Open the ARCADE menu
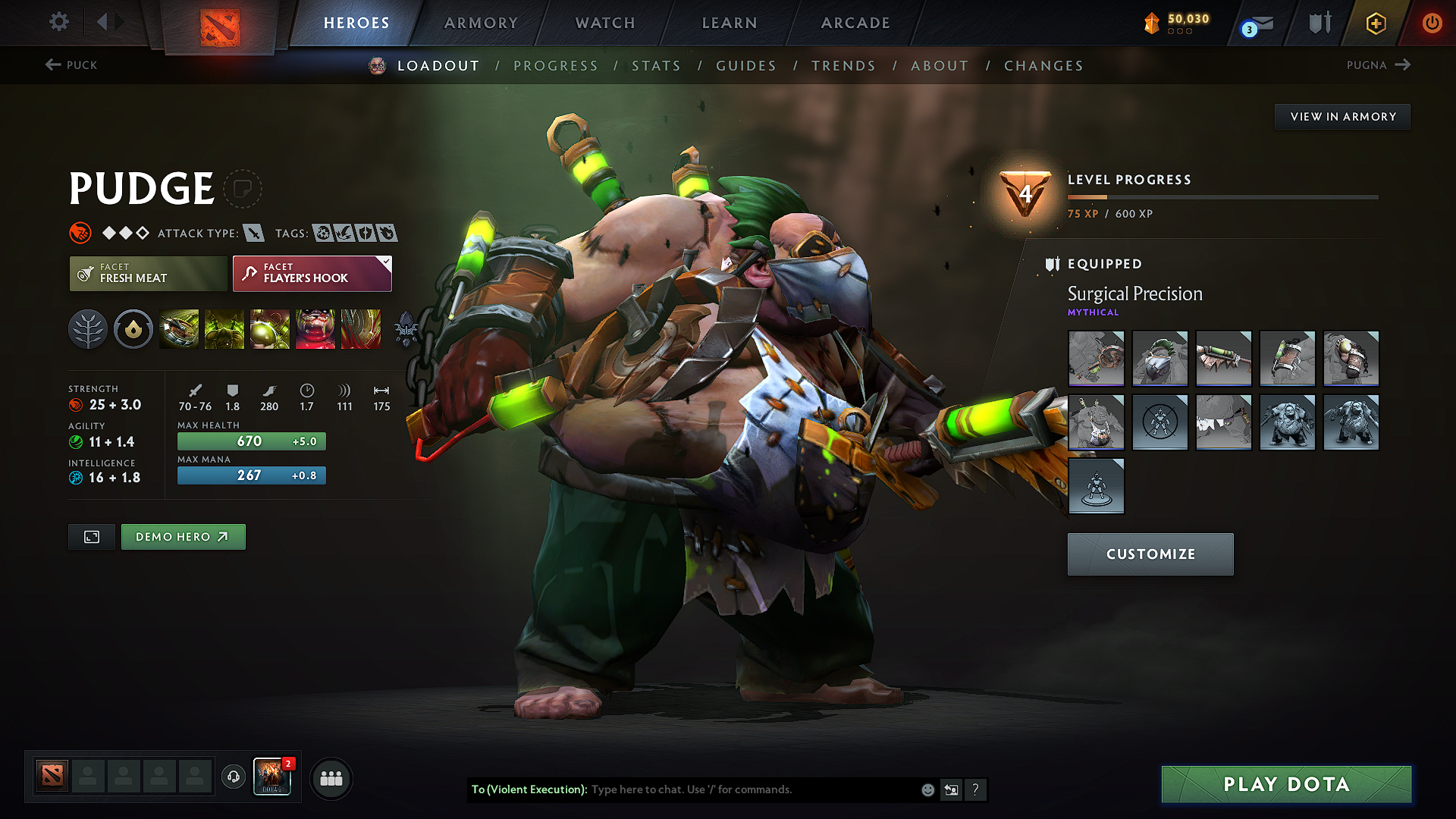The image size is (1456, 819). tap(855, 23)
